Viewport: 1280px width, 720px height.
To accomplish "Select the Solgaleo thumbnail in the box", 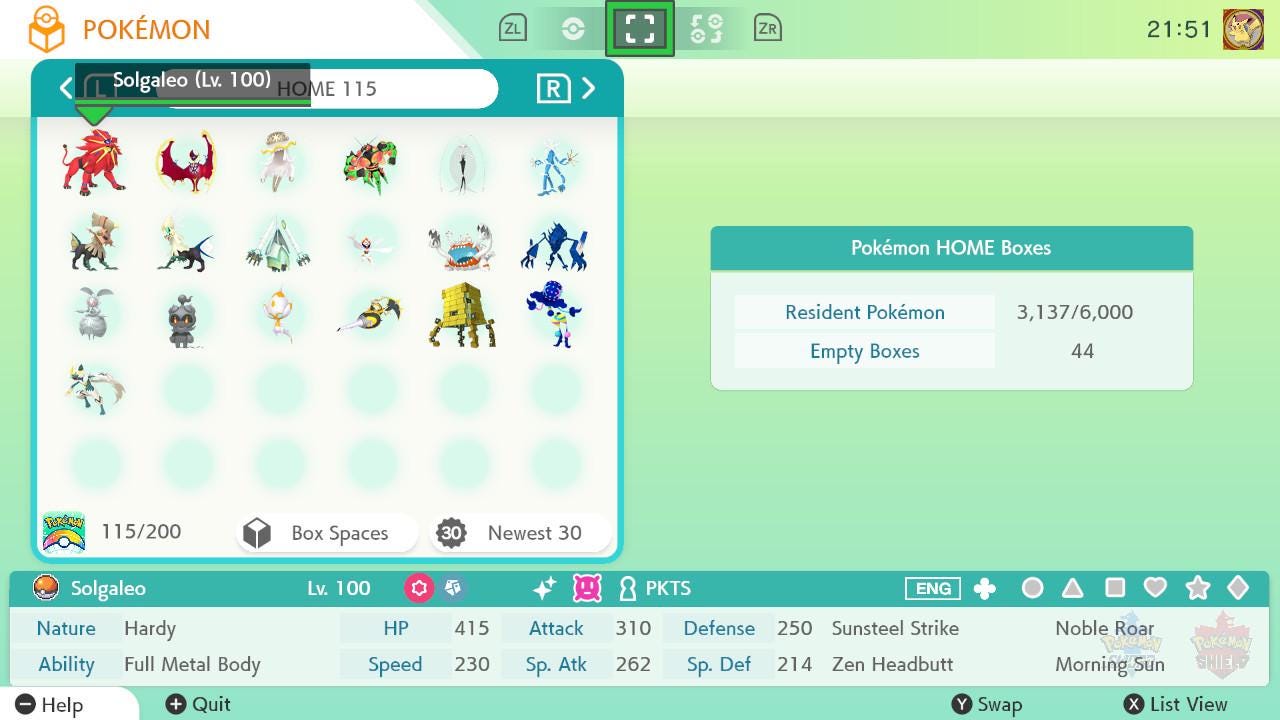I will tap(94, 163).
